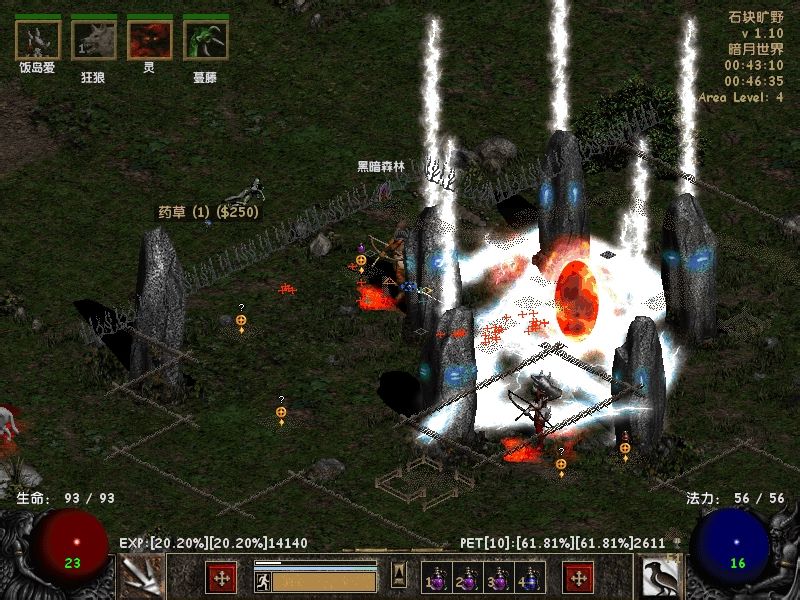Use the potion in belt slot 3
This screenshot has width=800, height=600.
[499, 579]
